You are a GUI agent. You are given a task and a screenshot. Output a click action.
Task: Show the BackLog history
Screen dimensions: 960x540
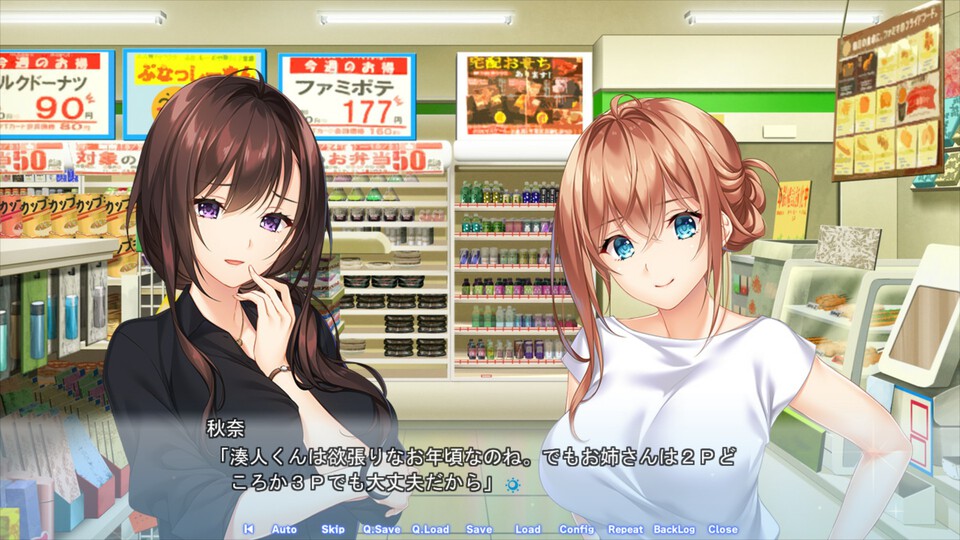(x=674, y=529)
